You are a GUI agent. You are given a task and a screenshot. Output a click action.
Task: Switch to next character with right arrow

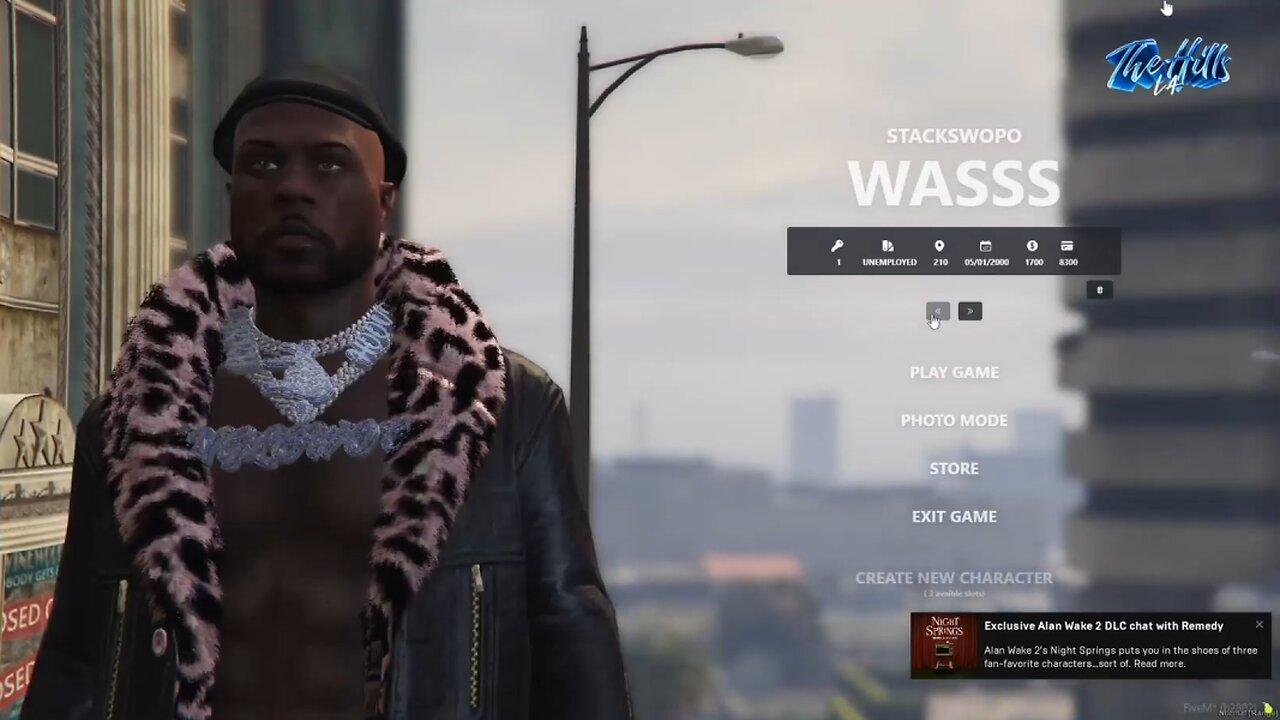[x=970, y=311]
